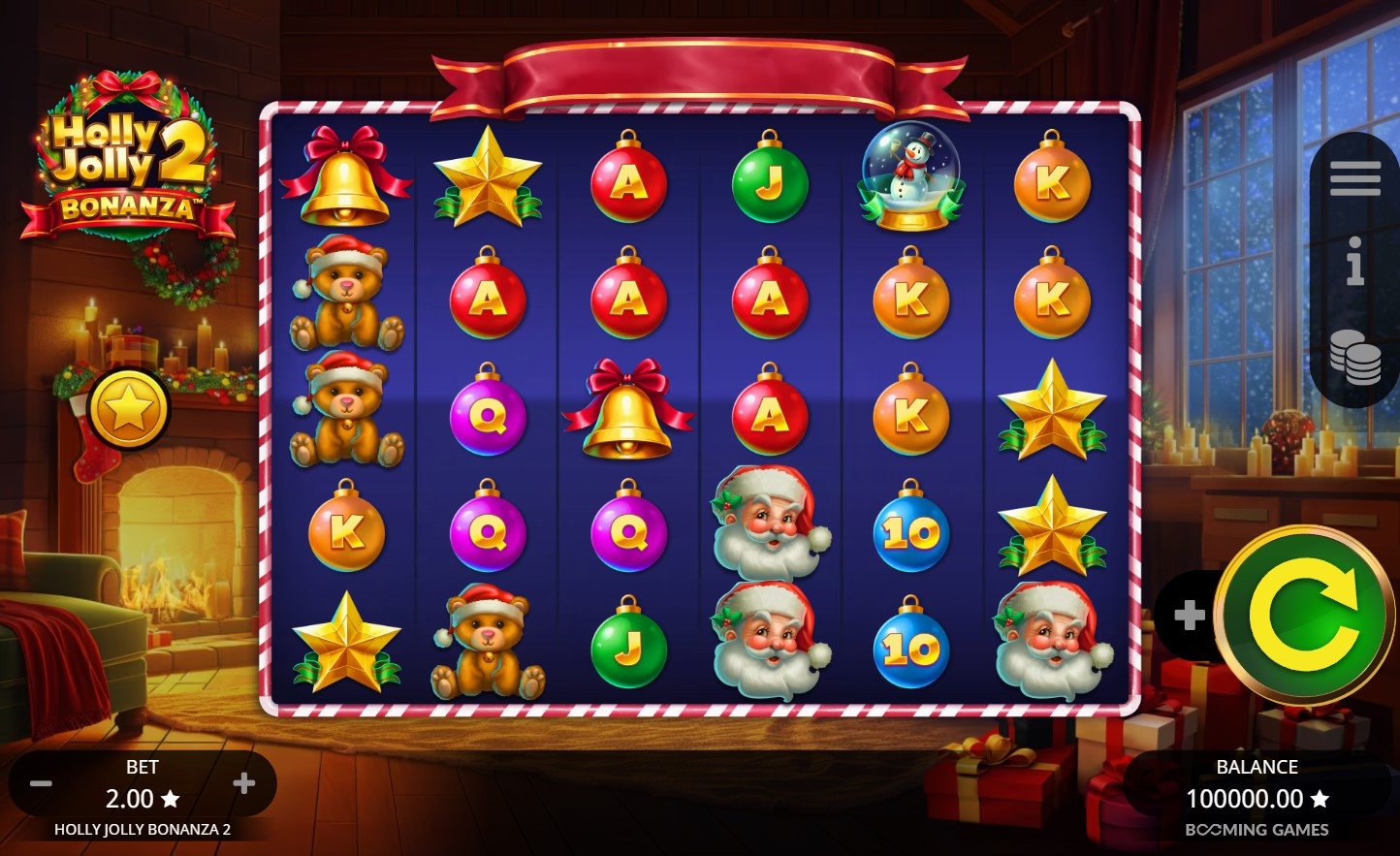1400x856 pixels.
Task: Expand options with the plus beside spin
Action: pyautogui.click(x=1189, y=615)
